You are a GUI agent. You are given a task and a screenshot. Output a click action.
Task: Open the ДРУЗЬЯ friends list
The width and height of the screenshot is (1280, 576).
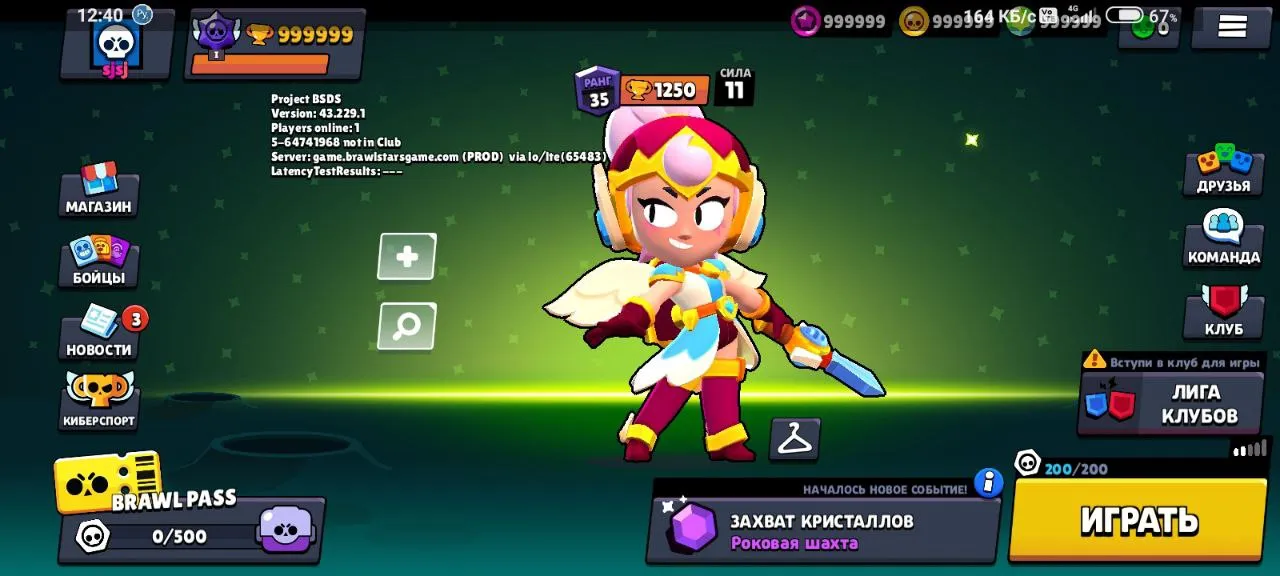(x=1223, y=170)
